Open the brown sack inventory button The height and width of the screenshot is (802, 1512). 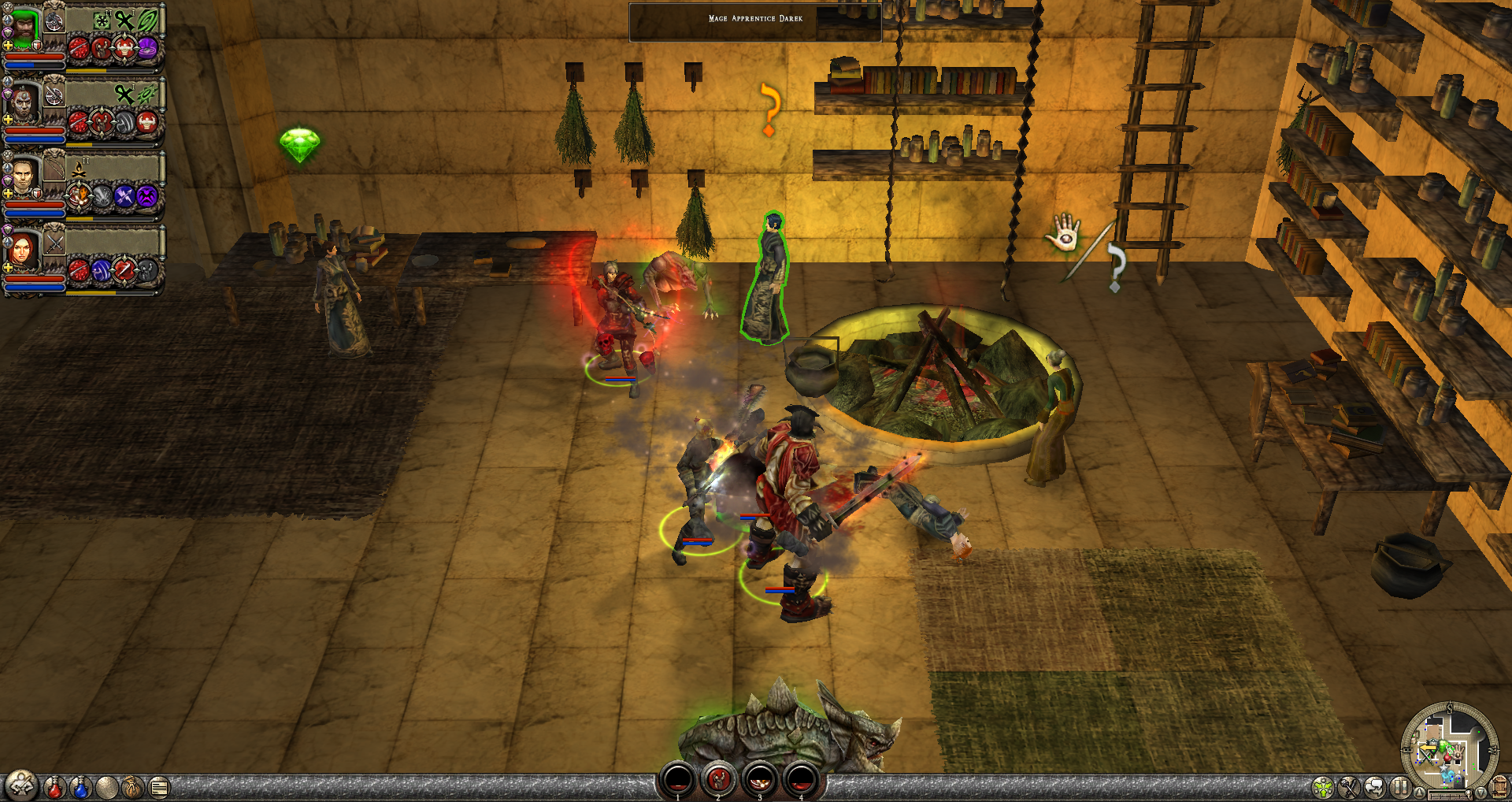[132, 786]
